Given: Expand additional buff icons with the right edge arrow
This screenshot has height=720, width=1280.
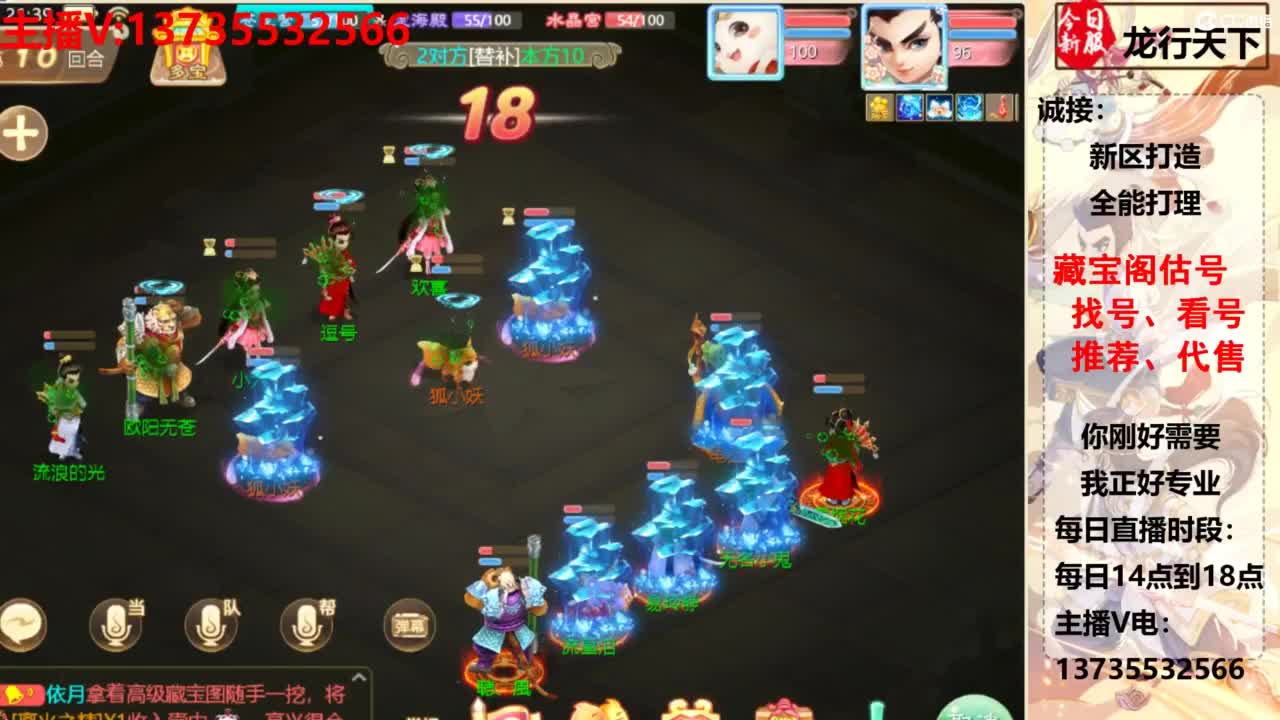Looking at the screenshot, I should pyautogui.click(x=1017, y=107).
